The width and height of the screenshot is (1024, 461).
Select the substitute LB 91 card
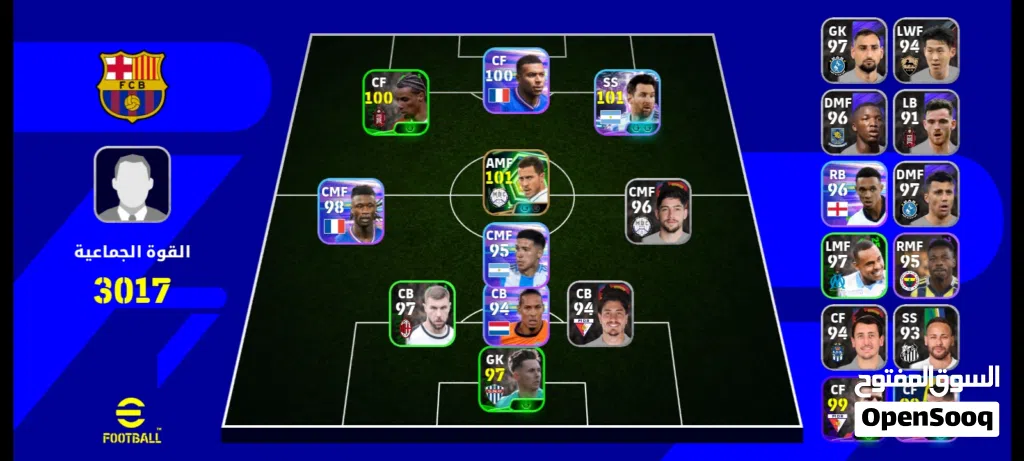(x=926, y=122)
